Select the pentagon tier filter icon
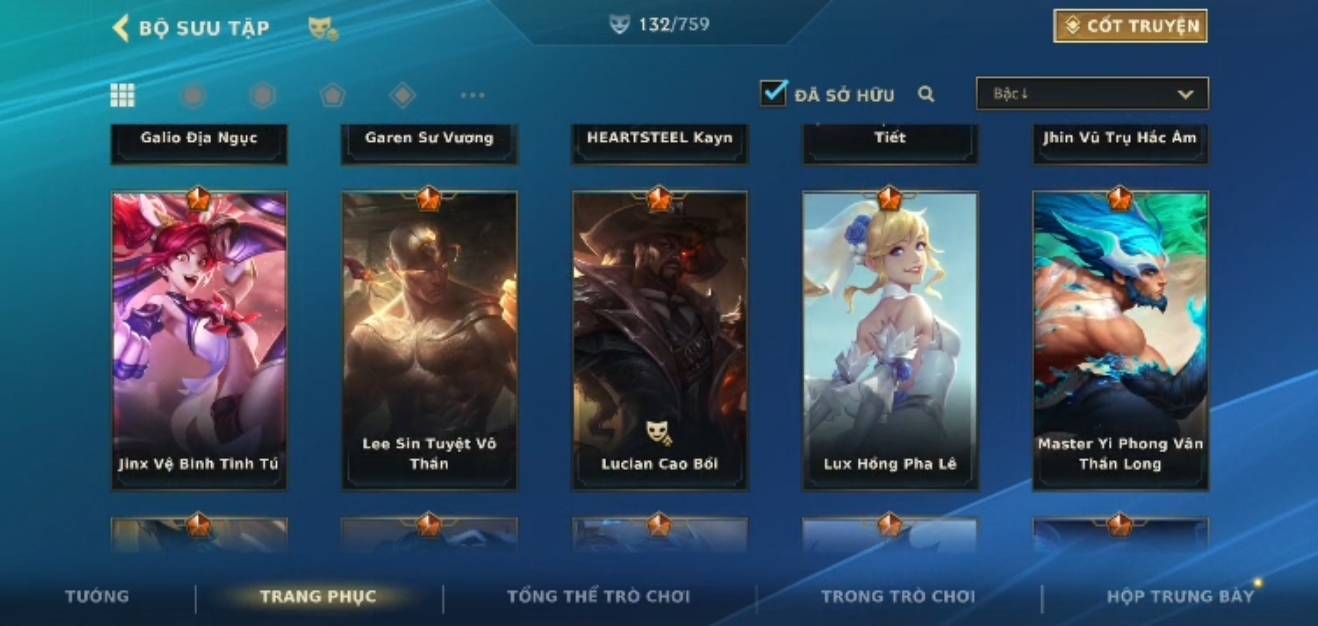Viewport: 1318px width, 626px height. [332, 95]
